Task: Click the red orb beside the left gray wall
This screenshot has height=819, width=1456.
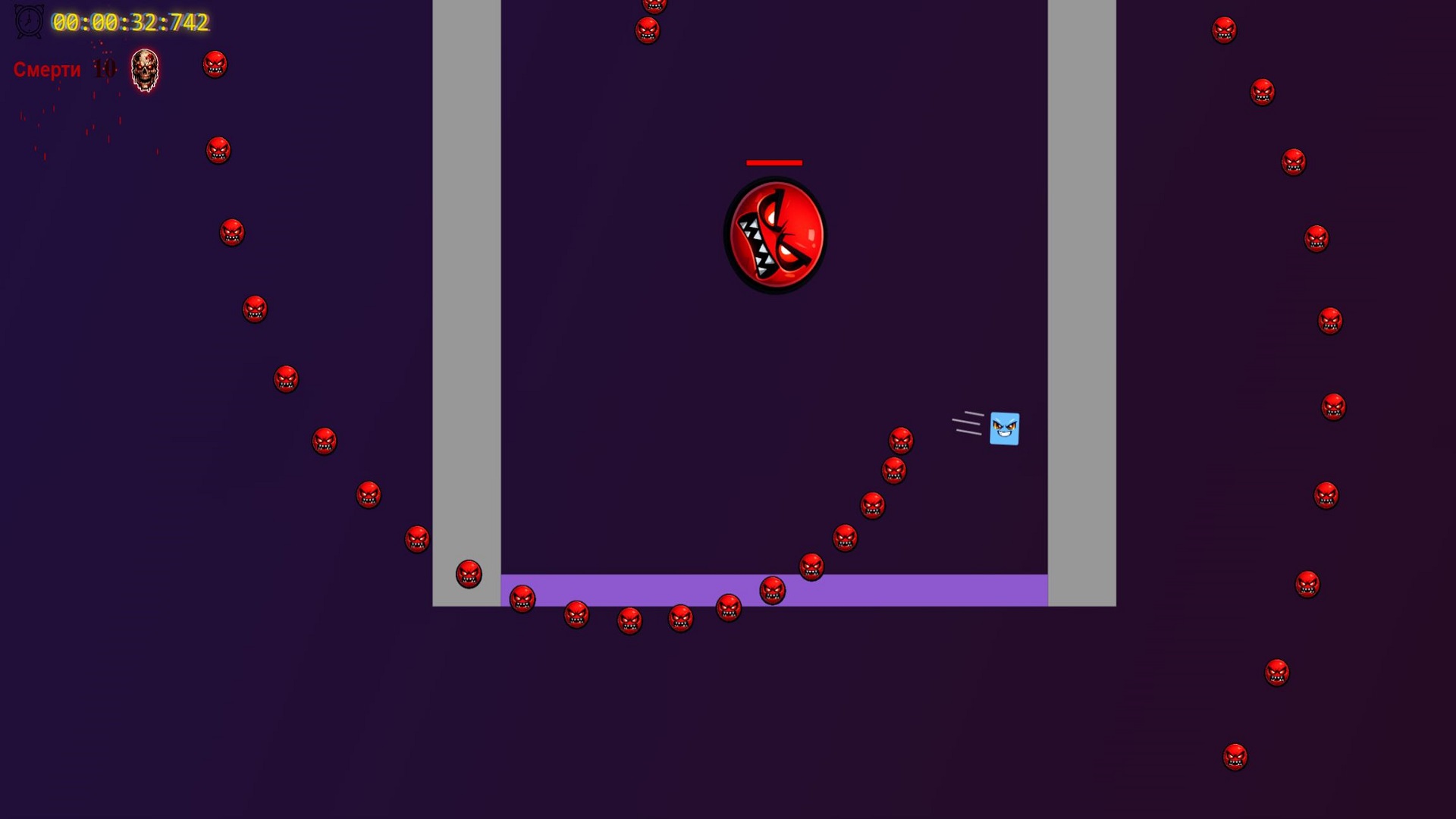Action: tap(467, 574)
